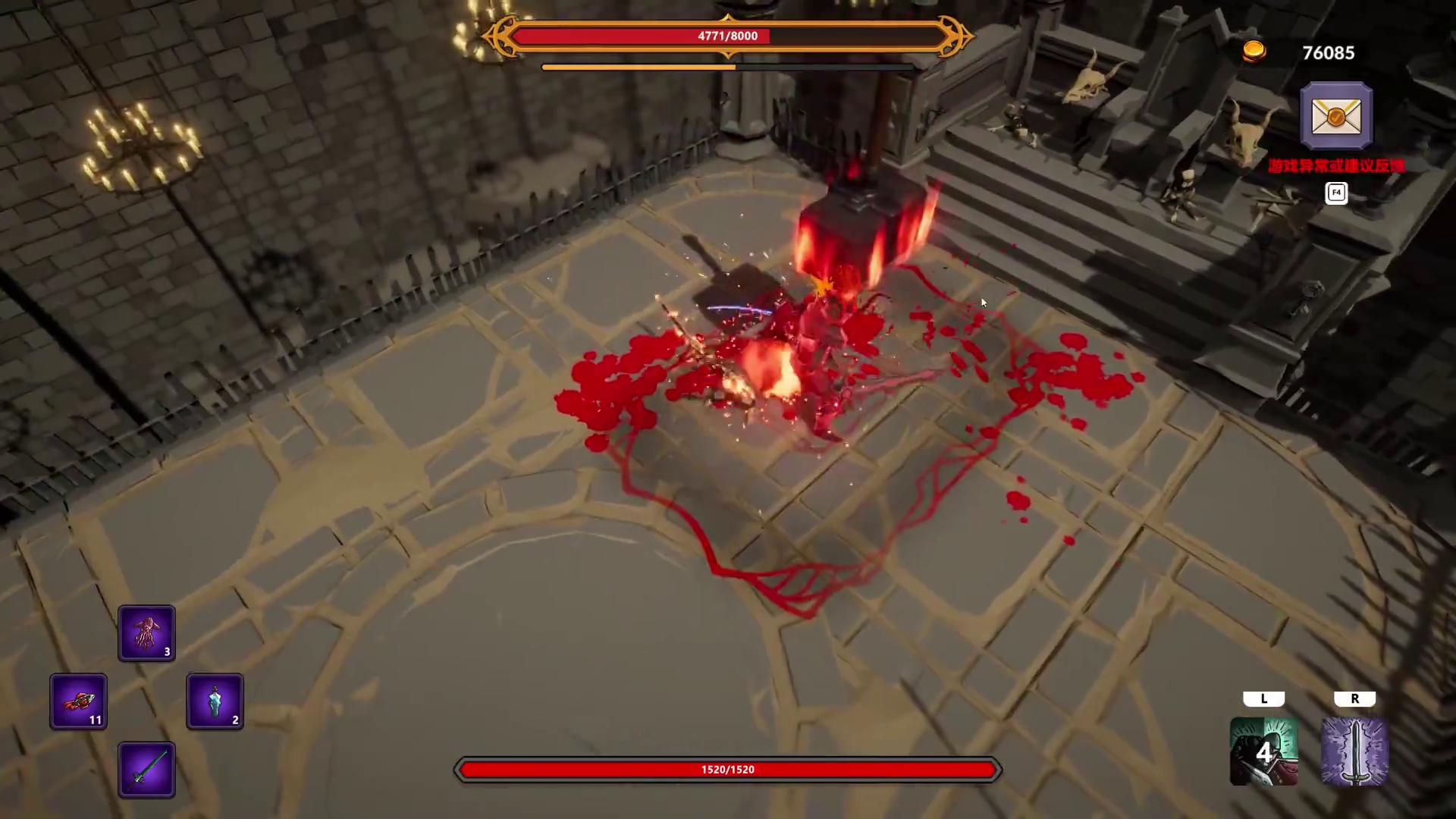Select the squid item slot
The height and width of the screenshot is (819, 1456).
[146, 633]
